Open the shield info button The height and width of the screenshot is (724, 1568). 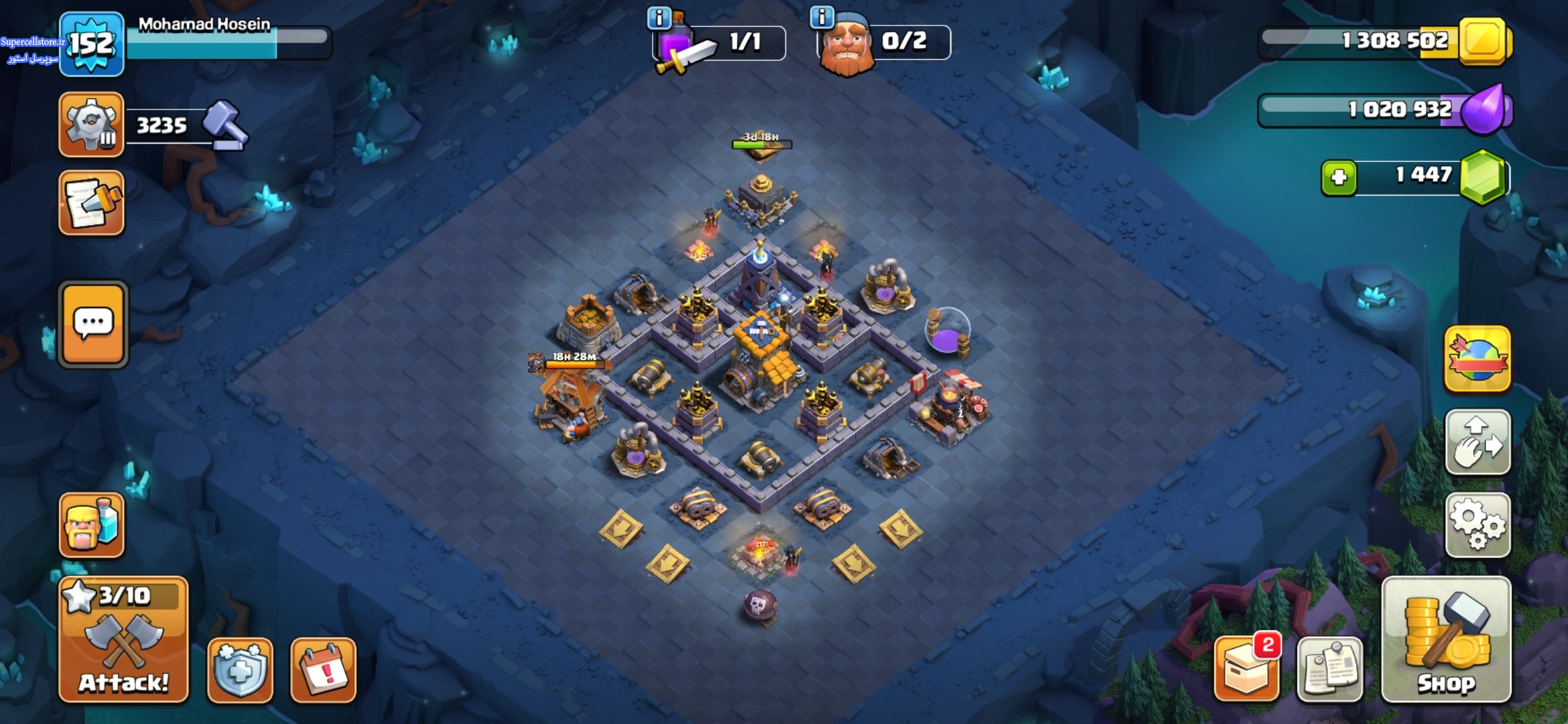(x=240, y=670)
